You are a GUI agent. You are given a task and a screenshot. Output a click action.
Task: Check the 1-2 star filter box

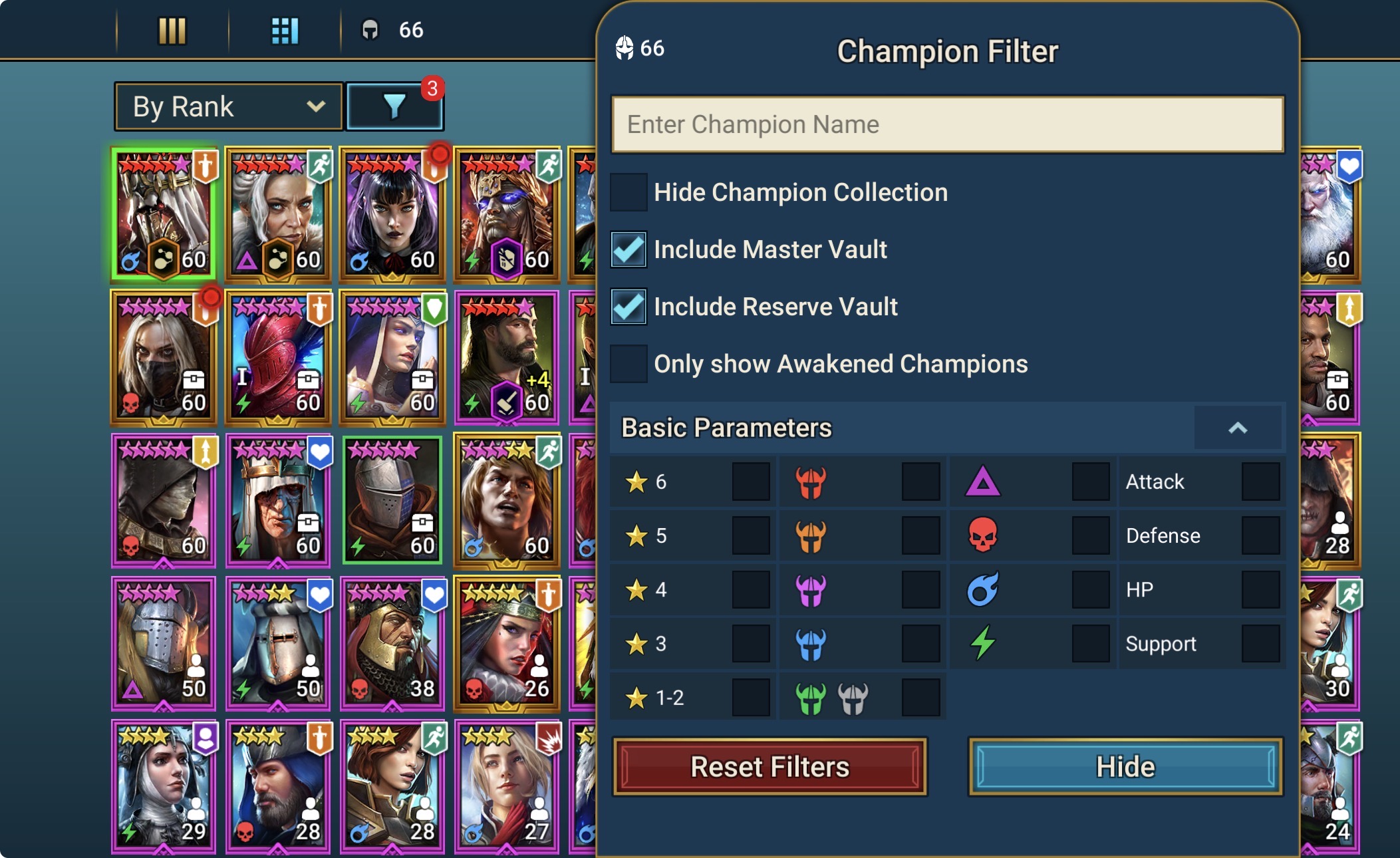click(751, 698)
